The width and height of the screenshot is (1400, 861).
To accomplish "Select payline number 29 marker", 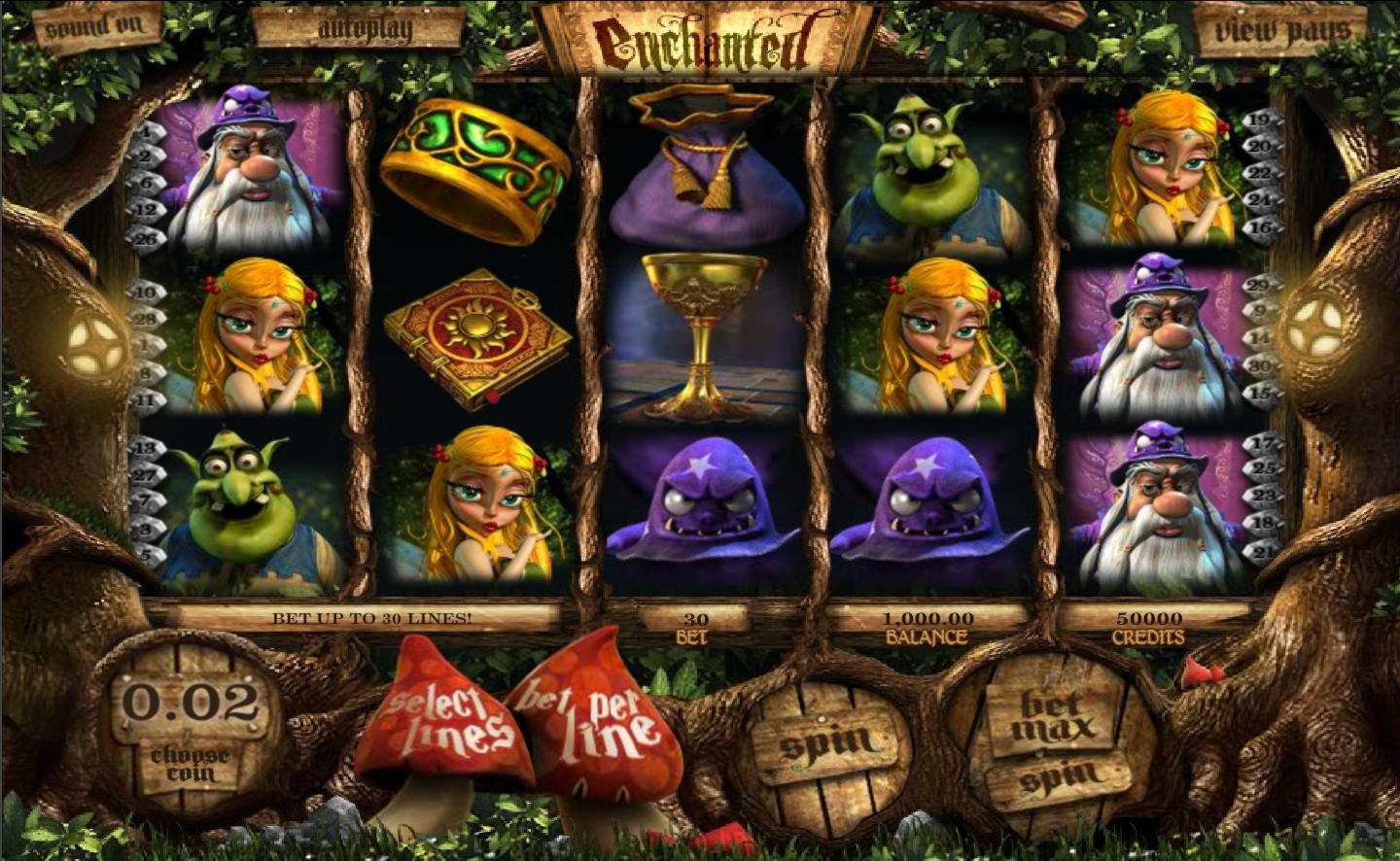I will coord(1259,285).
